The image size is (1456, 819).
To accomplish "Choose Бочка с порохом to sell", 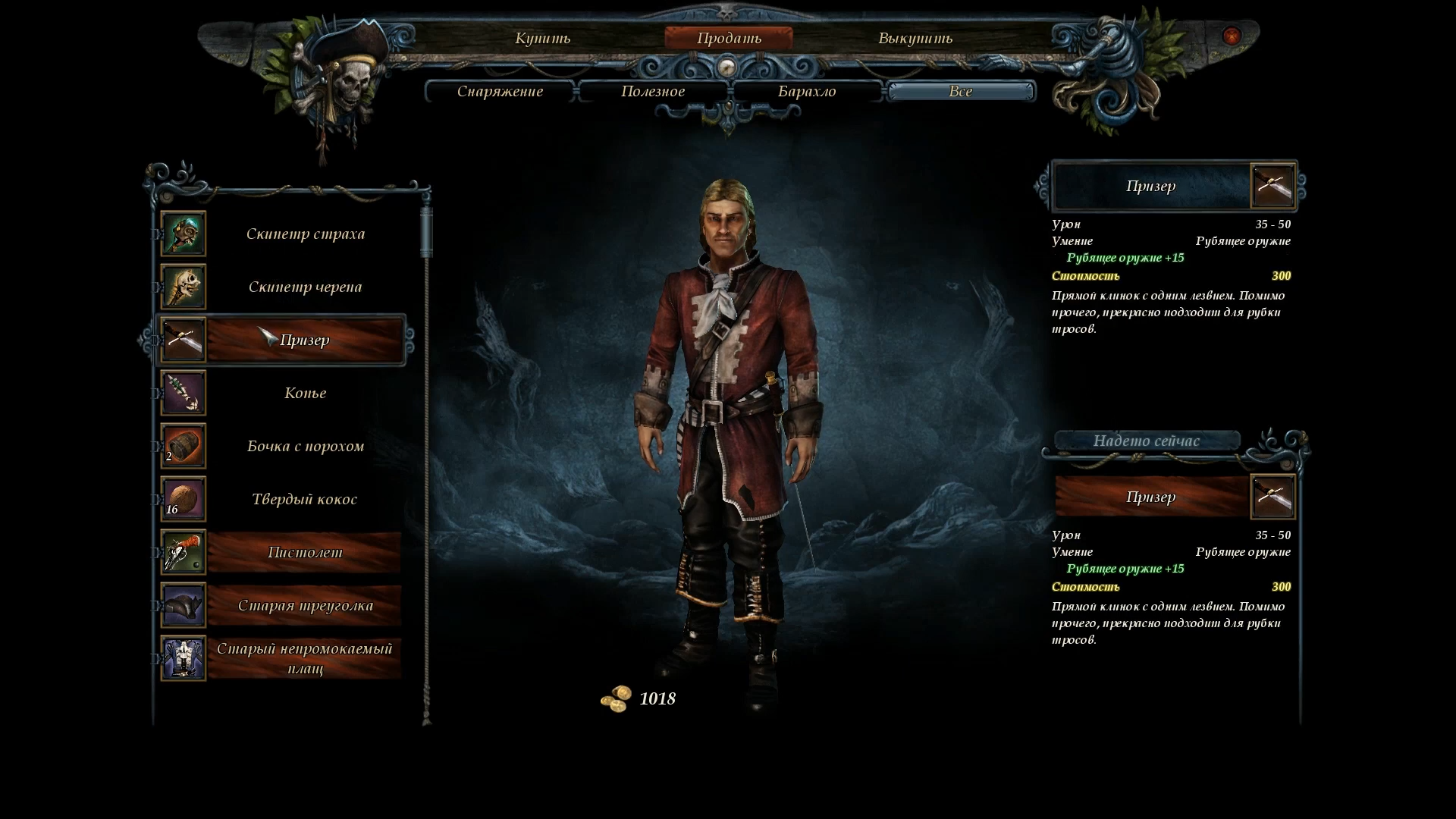I will (x=305, y=446).
